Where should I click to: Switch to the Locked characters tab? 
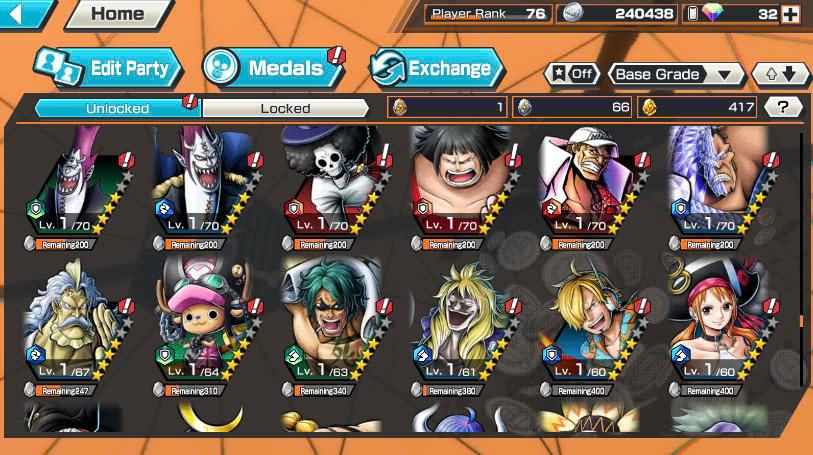click(x=285, y=108)
